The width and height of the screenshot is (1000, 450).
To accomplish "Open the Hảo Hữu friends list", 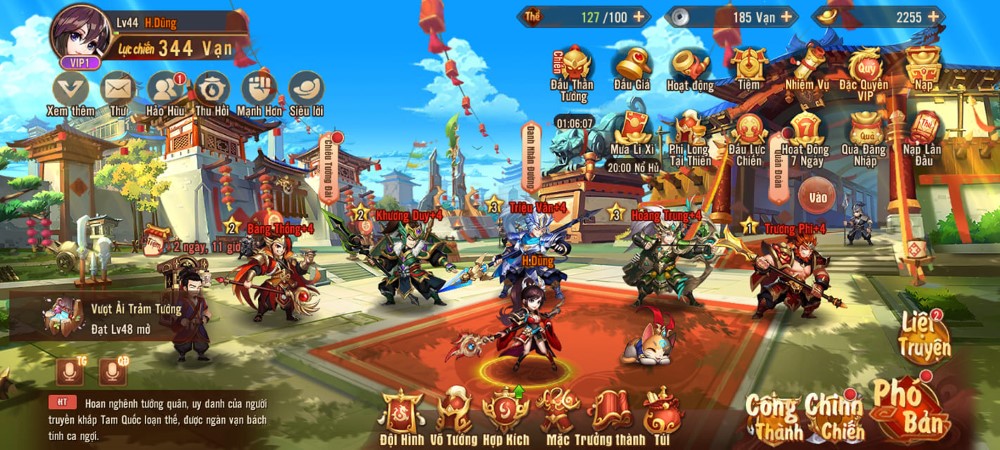I will [166, 89].
